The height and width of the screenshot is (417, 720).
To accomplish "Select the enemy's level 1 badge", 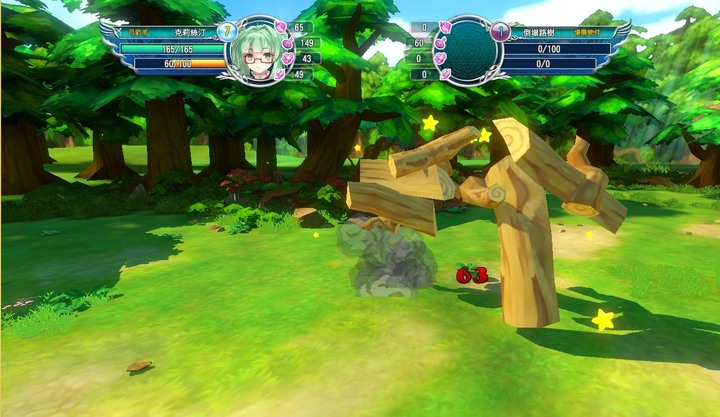I will 497,31.
